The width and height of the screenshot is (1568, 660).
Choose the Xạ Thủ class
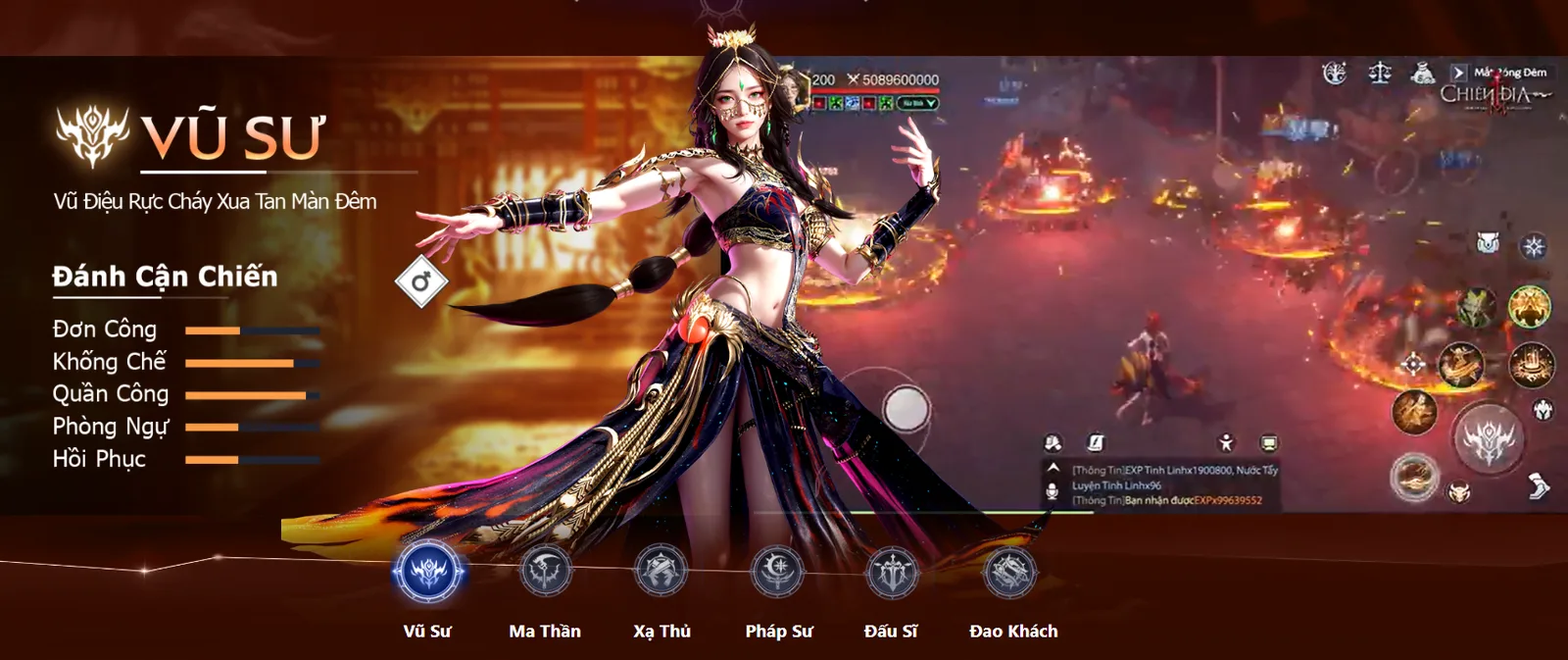[661, 572]
